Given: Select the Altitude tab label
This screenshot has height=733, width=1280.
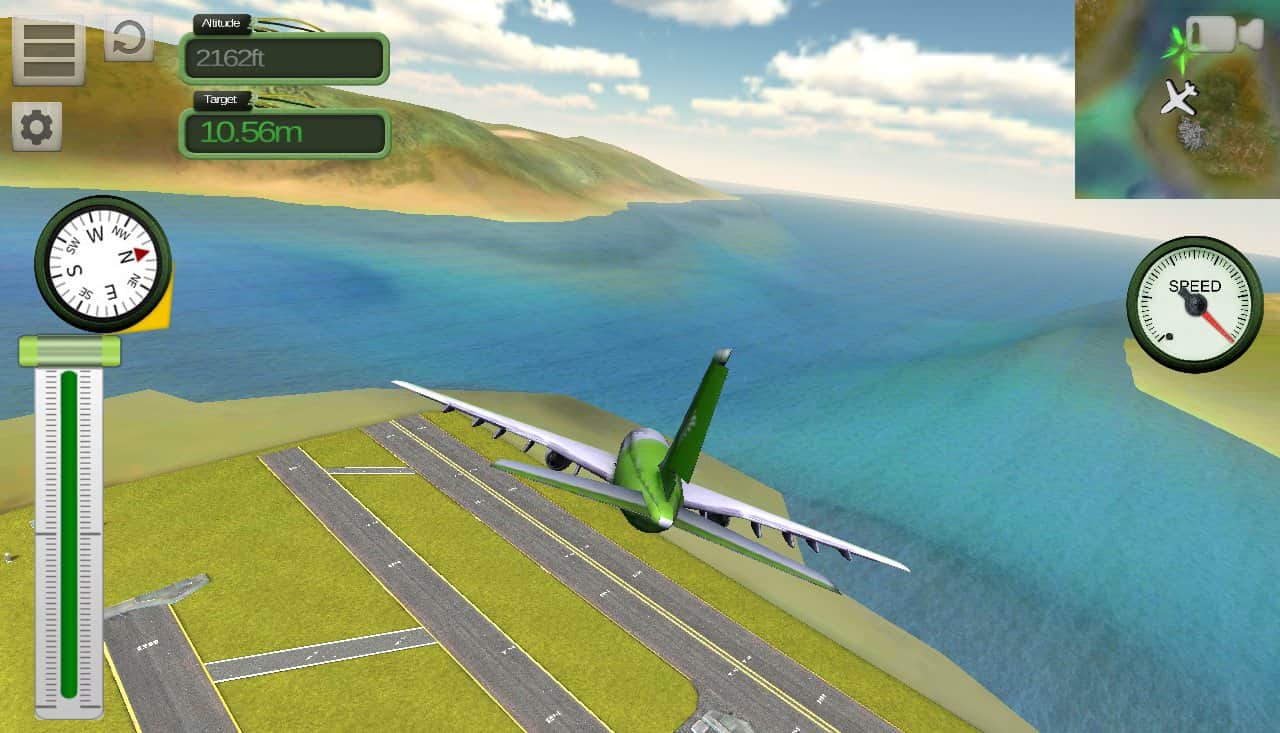Looking at the screenshot, I should pos(221,23).
